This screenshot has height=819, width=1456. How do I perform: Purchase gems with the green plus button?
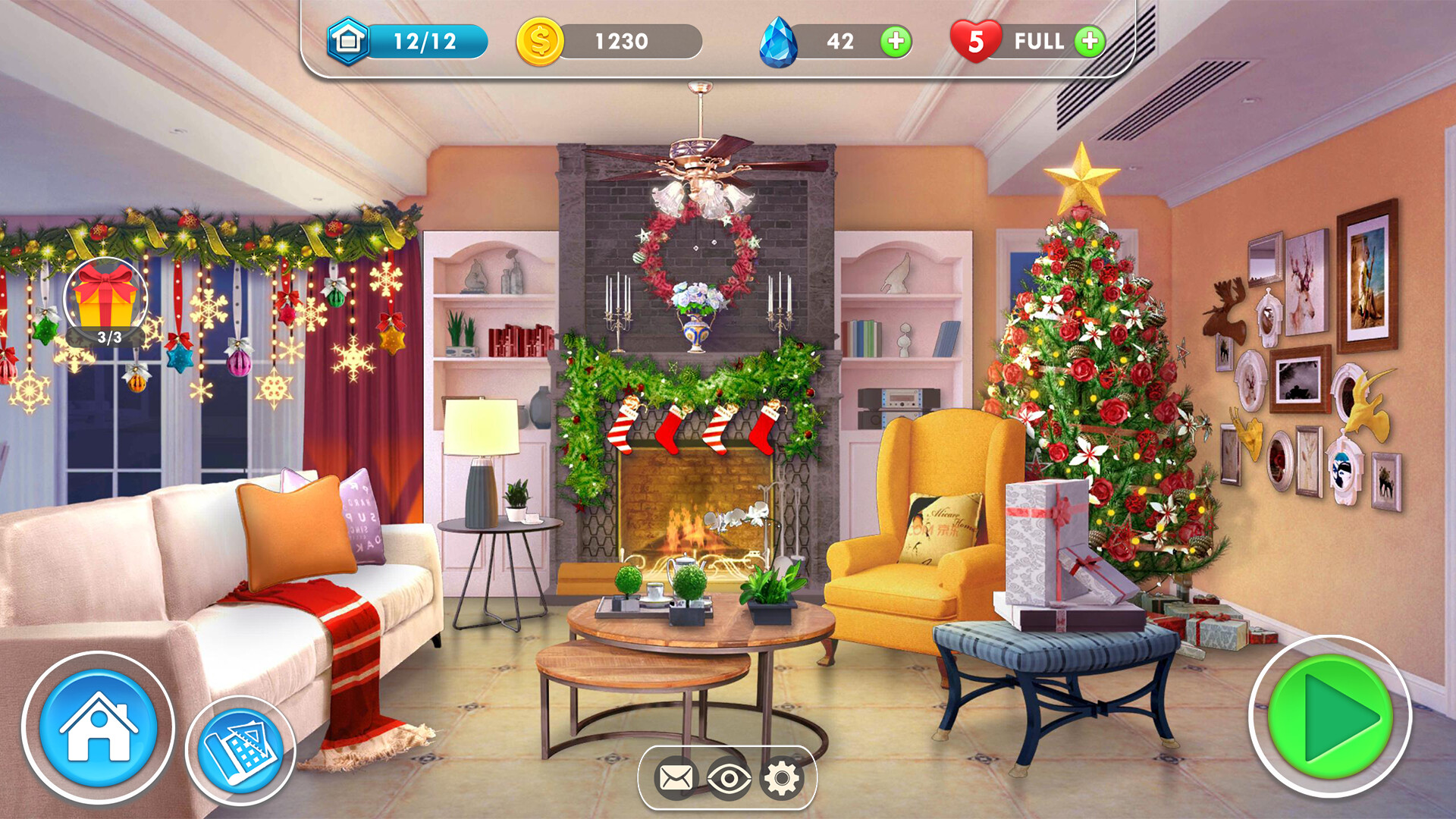click(x=895, y=42)
